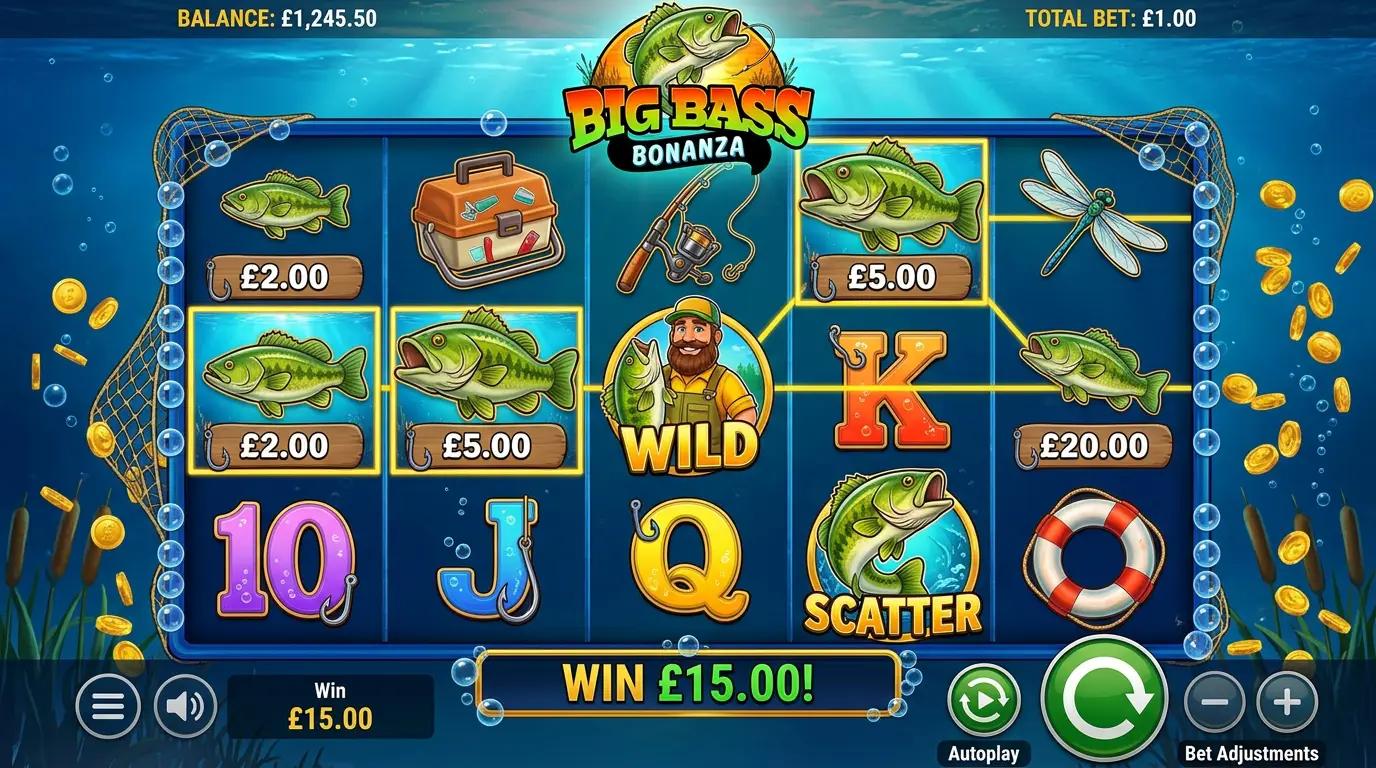Image resolution: width=1376 pixels, height=768 pixels.
Task: Open the hamburger game menu
Action: click(x=107, y=706)
